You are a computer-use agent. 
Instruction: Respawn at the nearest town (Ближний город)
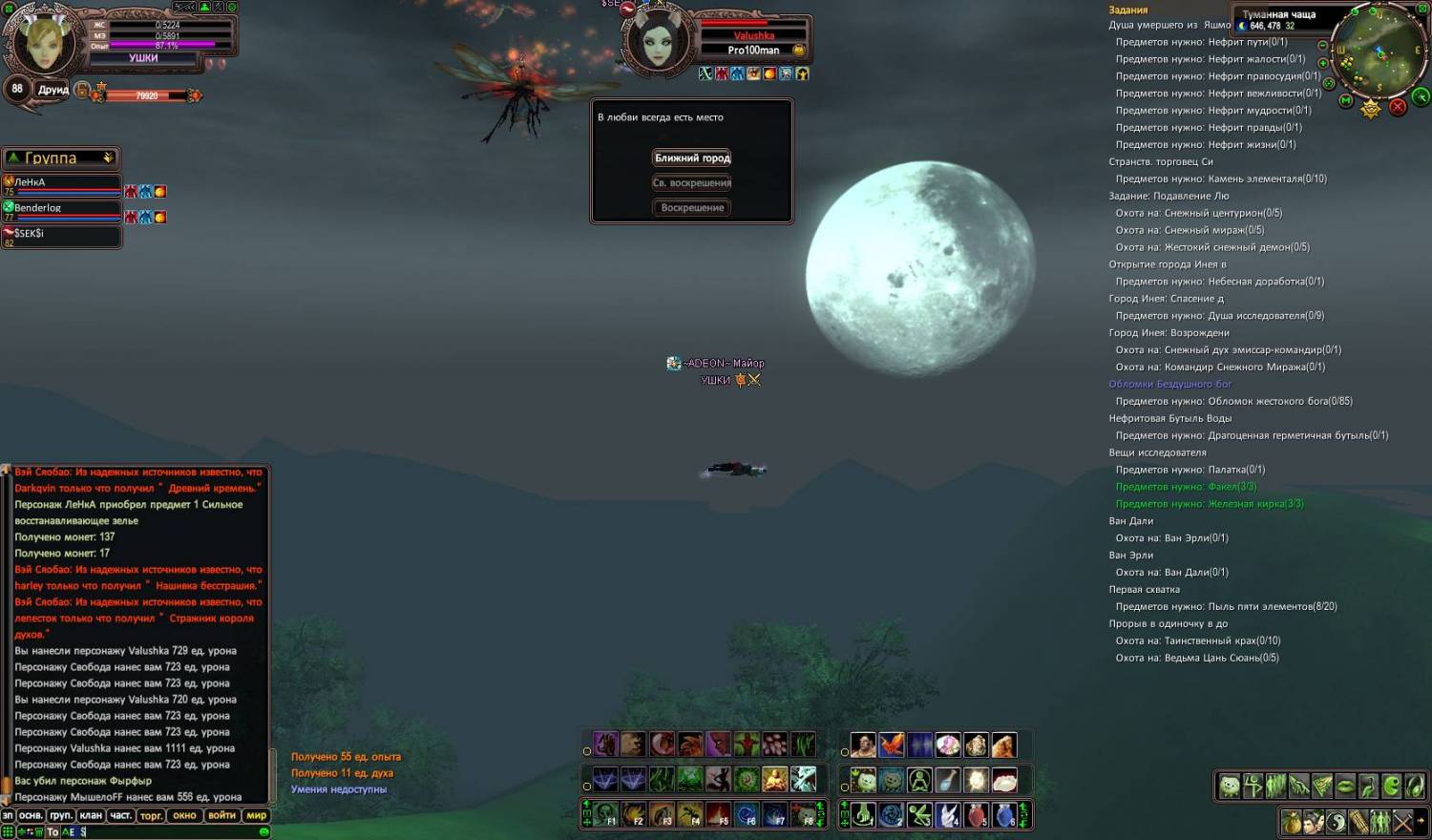click(x=692, y=158)
